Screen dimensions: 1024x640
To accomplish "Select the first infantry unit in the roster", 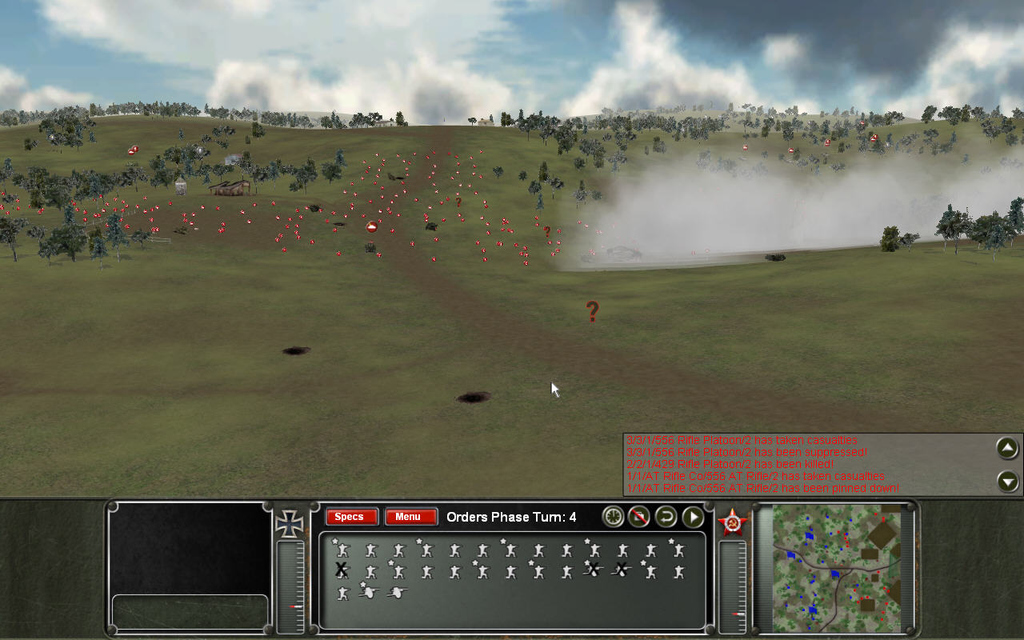I will 342,549.
